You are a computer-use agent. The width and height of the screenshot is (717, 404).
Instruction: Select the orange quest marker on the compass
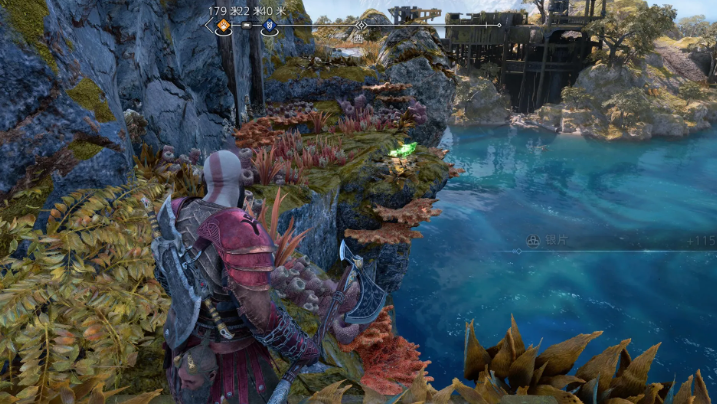(x=223, y=25)
